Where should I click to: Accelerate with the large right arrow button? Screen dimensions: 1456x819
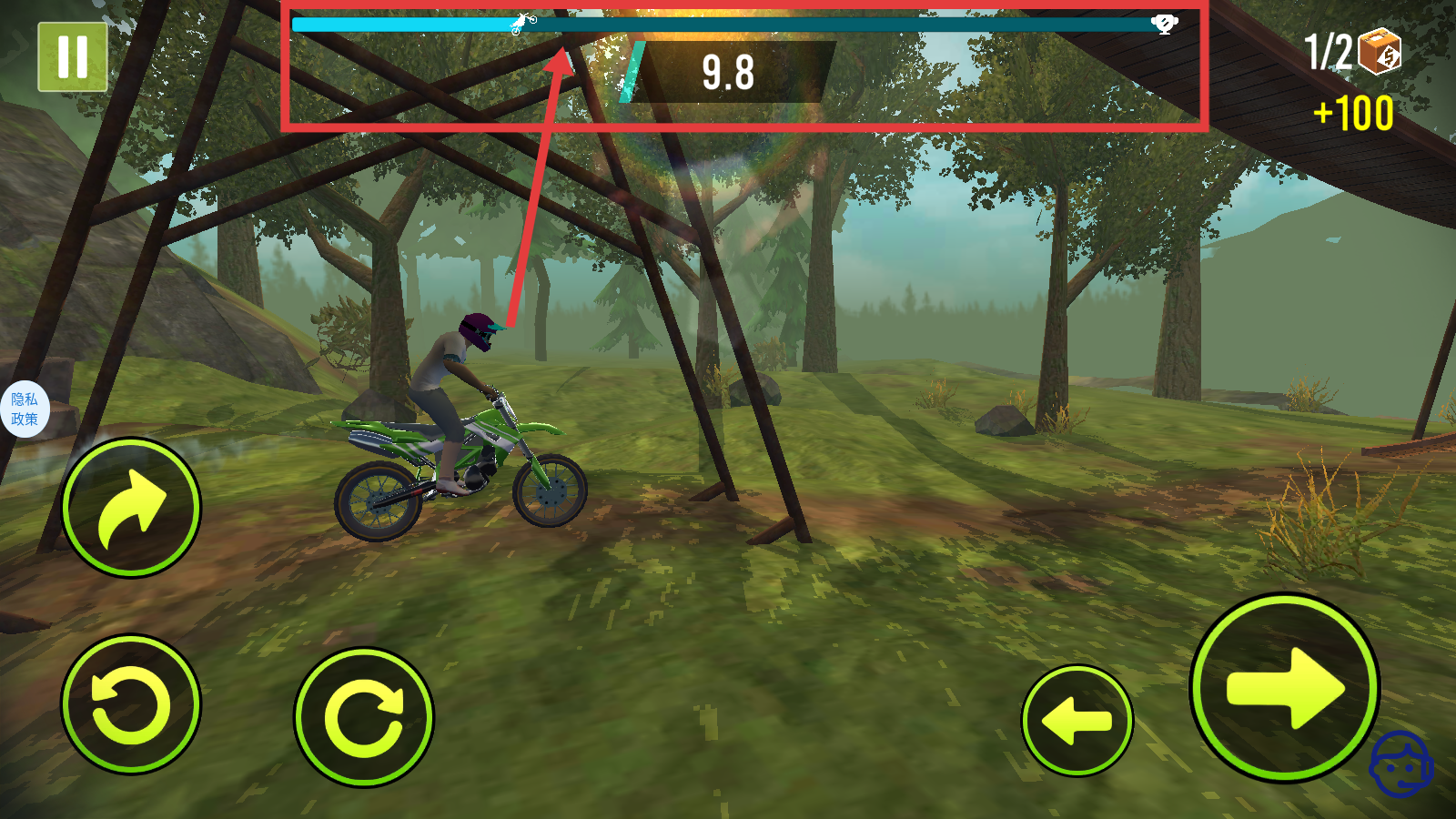(x=1284, y=688)
